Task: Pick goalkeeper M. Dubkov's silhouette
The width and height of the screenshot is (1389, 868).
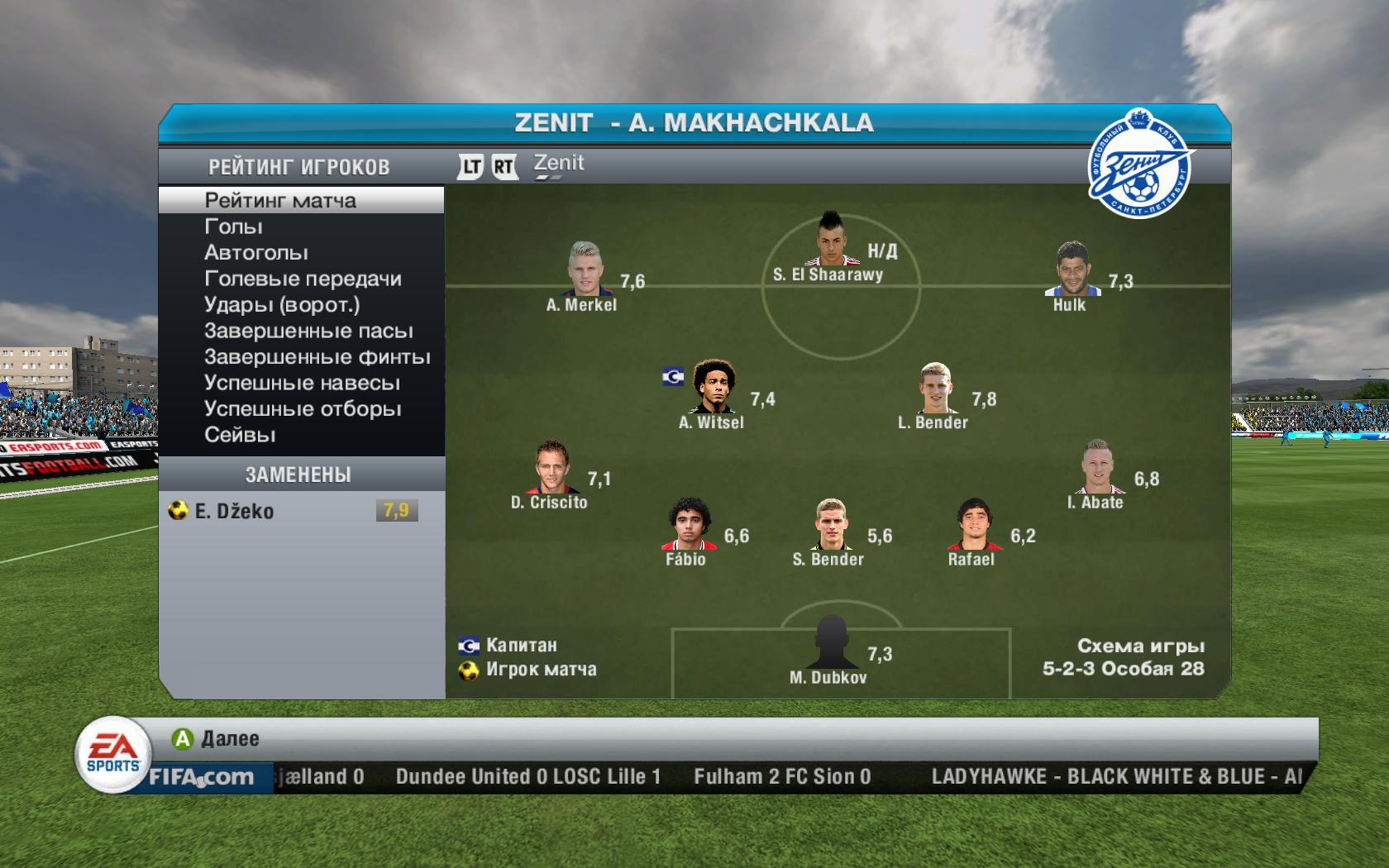Action: click(829, 641)
